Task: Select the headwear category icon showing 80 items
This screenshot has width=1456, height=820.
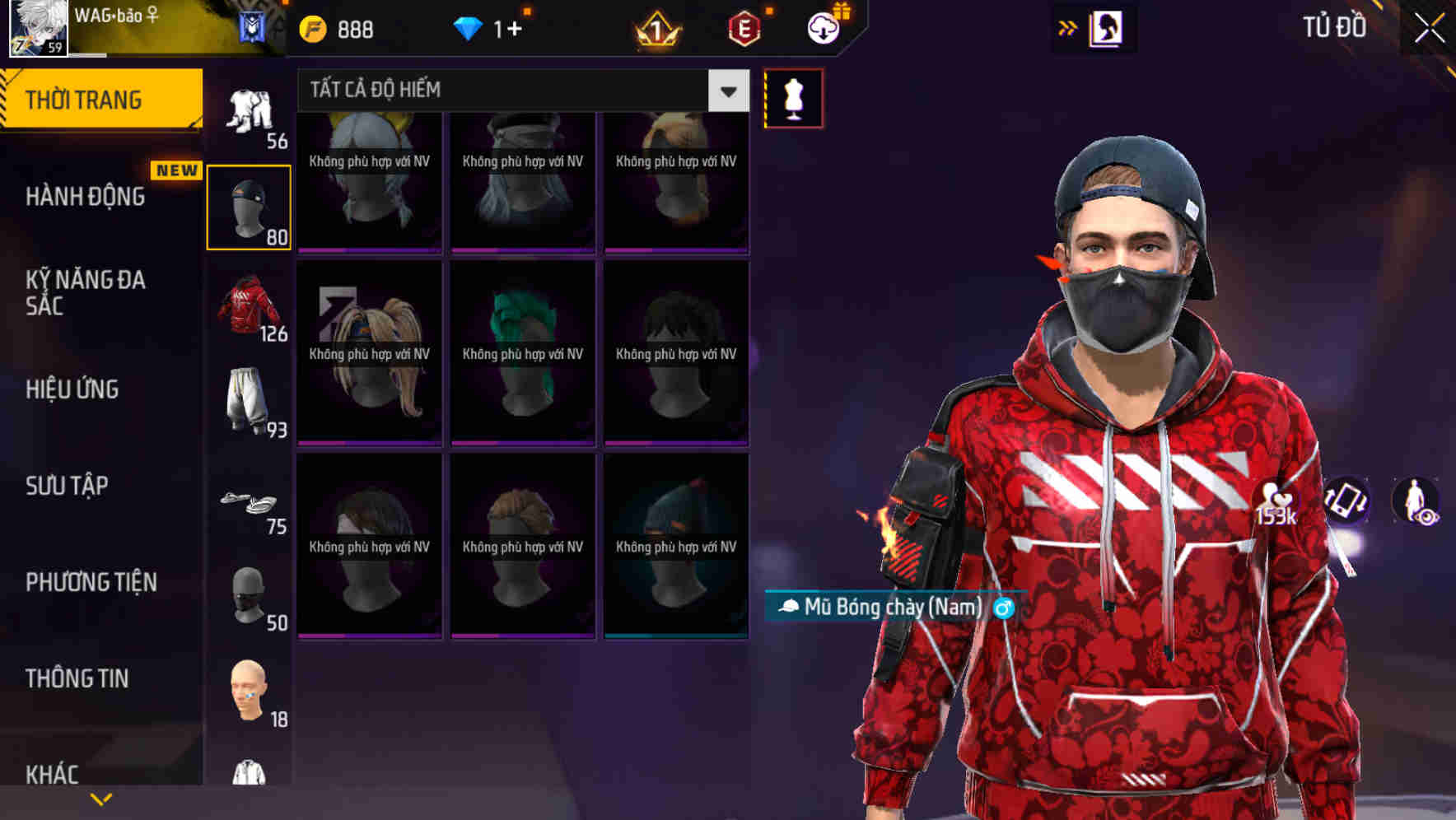Action: (x=250, y=206)
